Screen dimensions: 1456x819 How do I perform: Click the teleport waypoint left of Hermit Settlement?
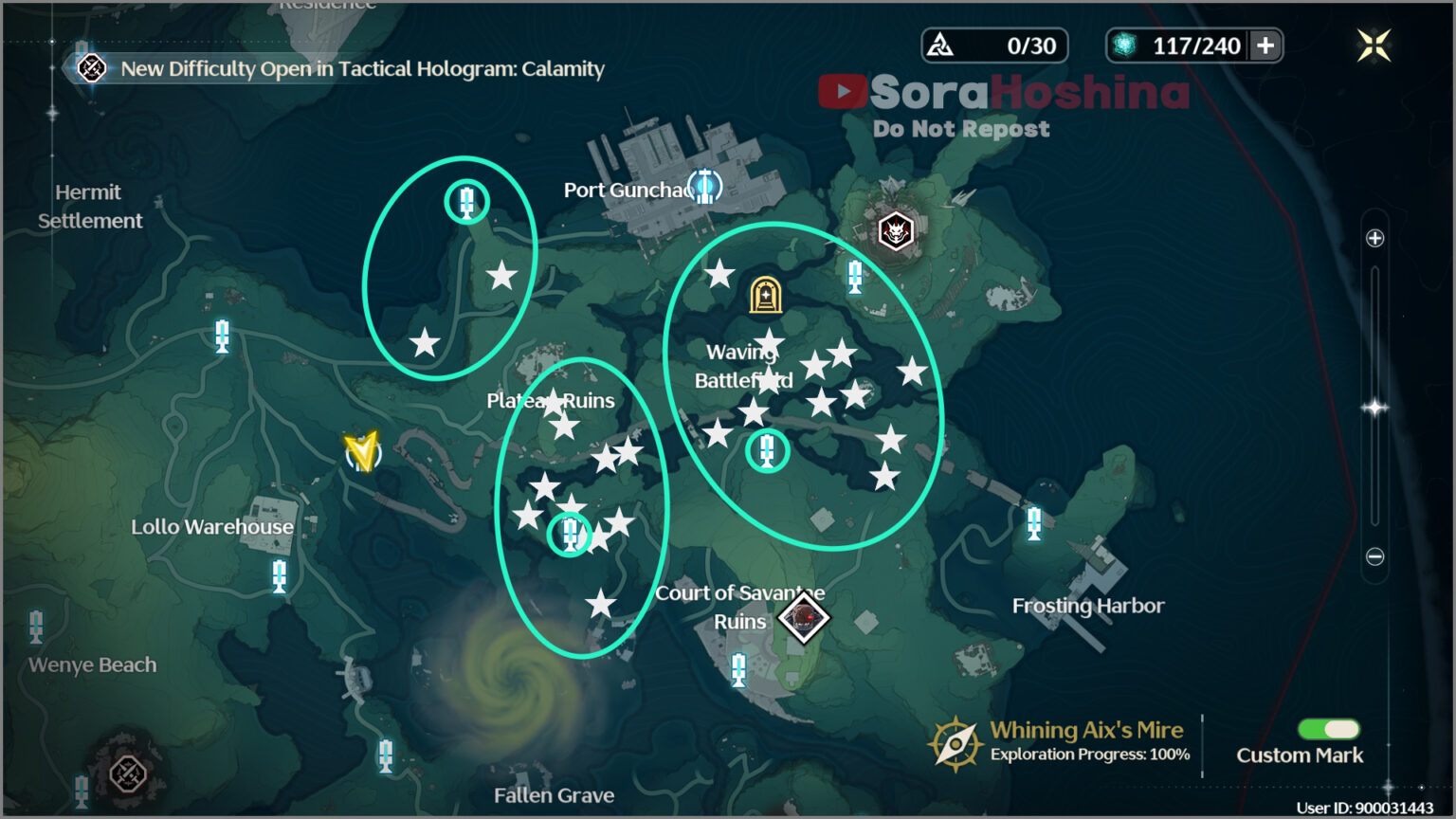221,337
